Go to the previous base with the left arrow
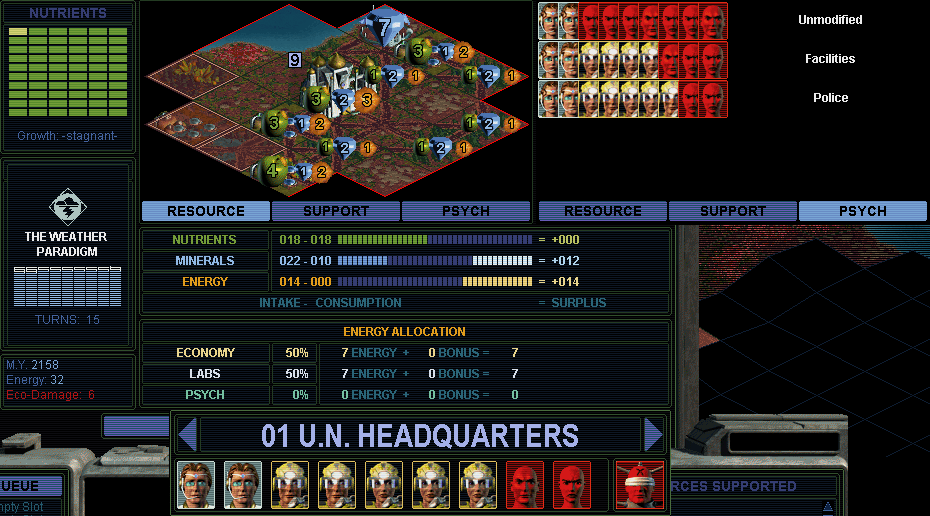This screenshot has height=516, width=930. (x=187, y=436)
